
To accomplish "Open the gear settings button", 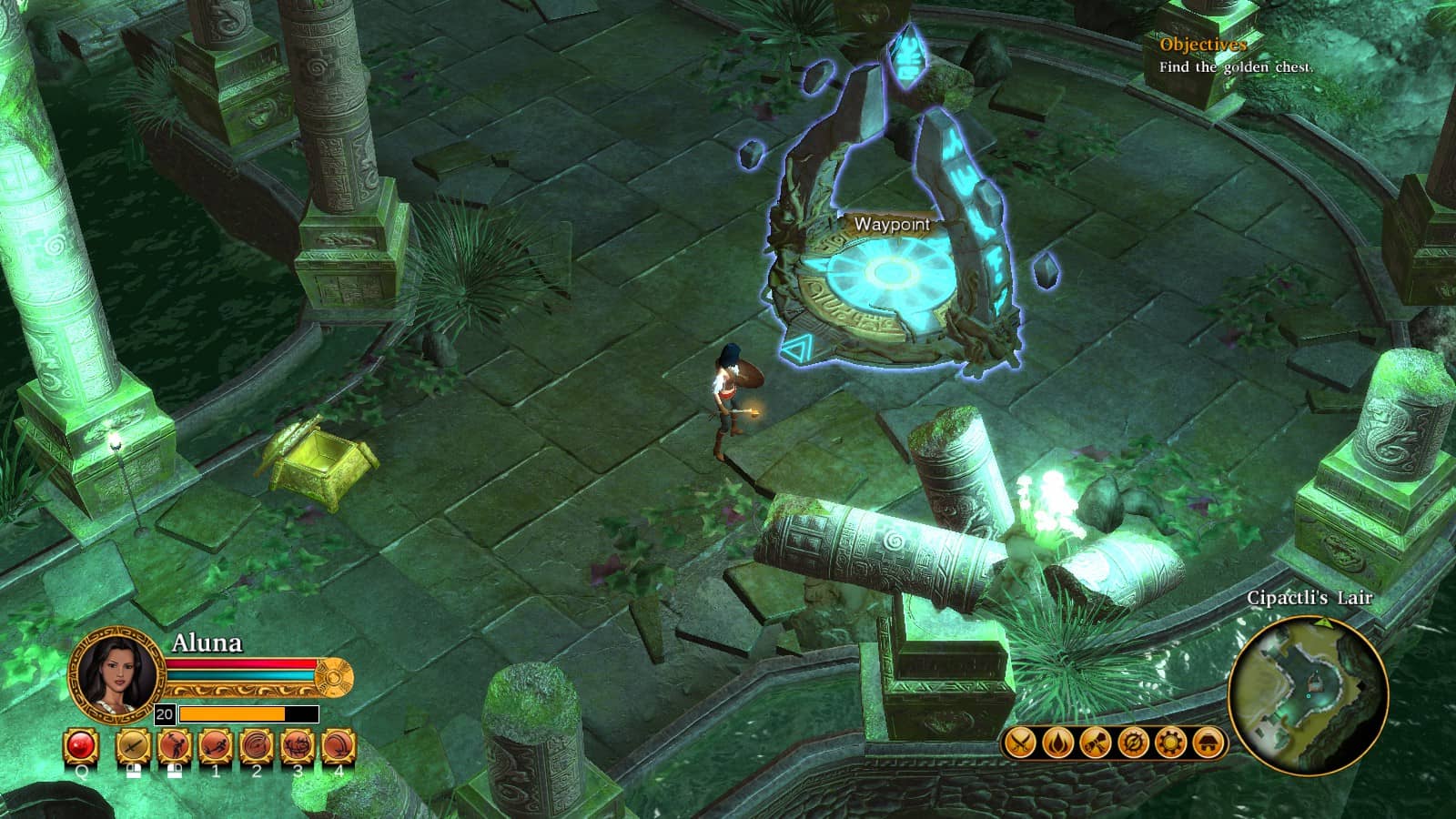I will point(1169,743).
